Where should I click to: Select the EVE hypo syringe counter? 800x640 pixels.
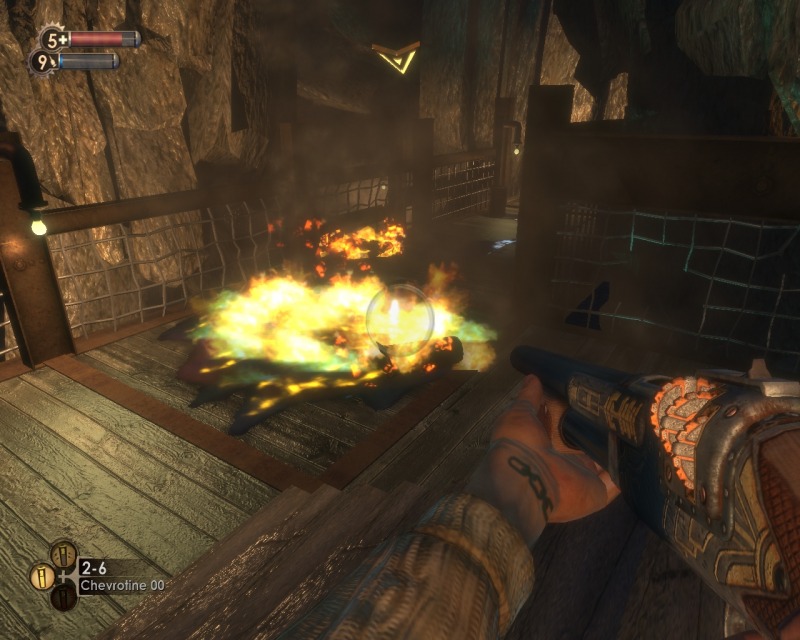[x=43, y=62]
